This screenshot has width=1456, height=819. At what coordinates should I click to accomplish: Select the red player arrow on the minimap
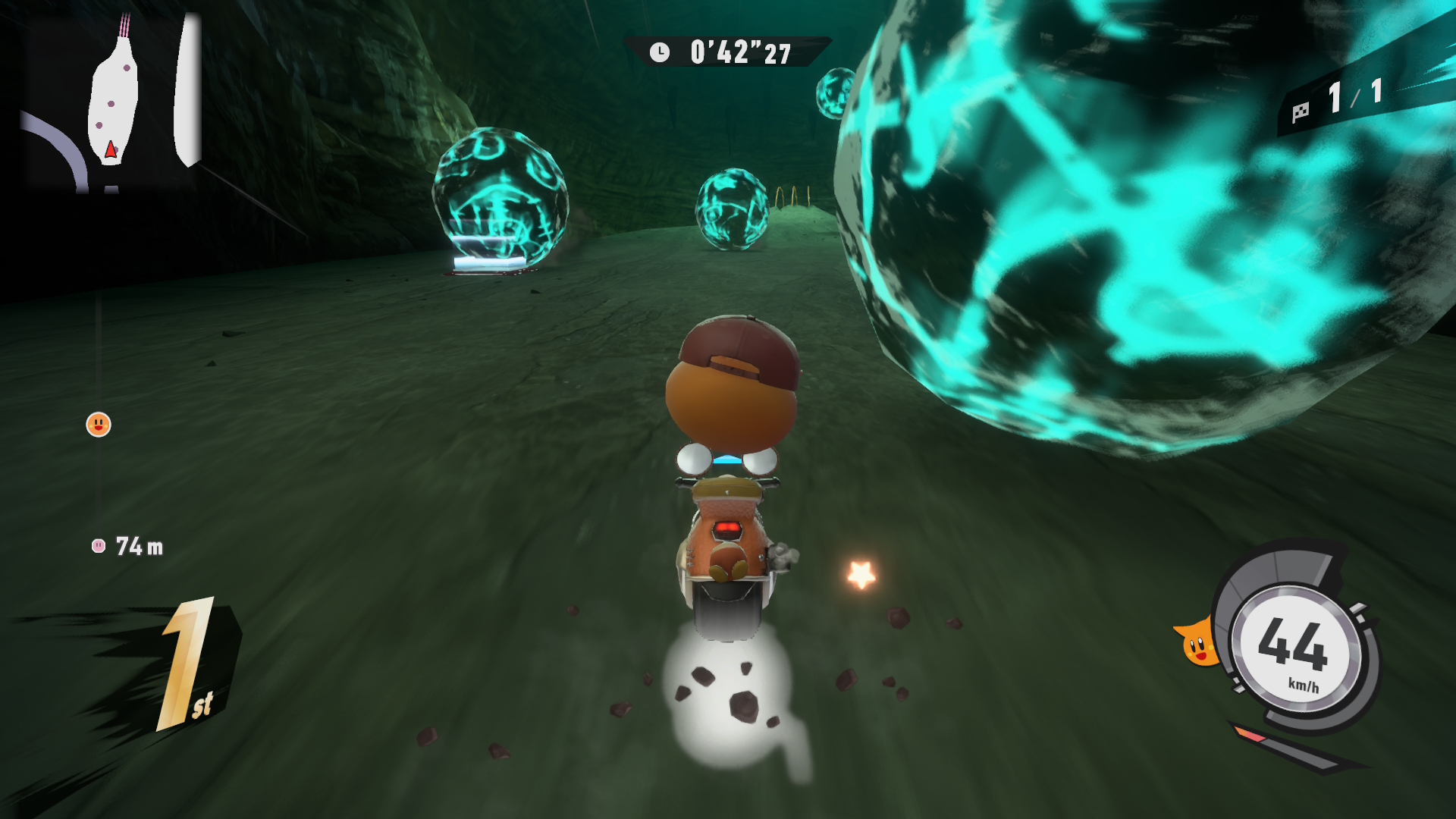point(111,149)
